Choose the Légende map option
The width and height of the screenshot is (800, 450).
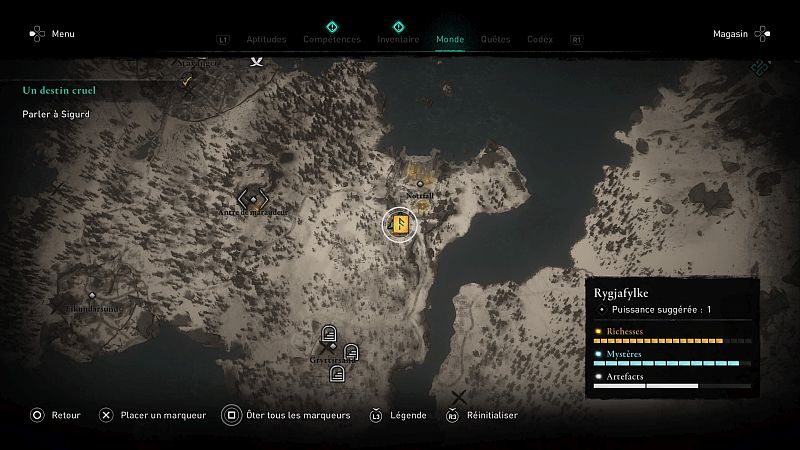click(400, 416)
